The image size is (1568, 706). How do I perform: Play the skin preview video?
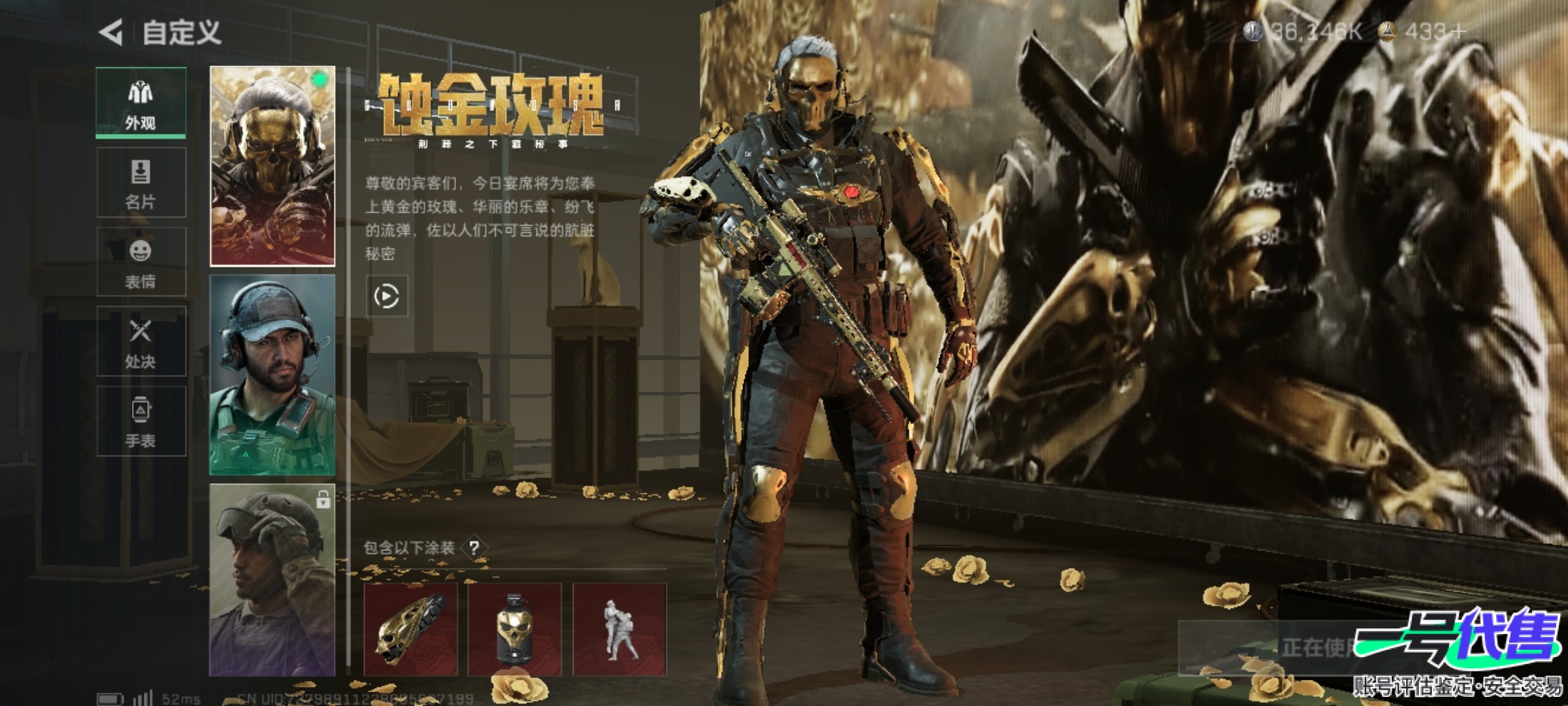pos(387,297)
